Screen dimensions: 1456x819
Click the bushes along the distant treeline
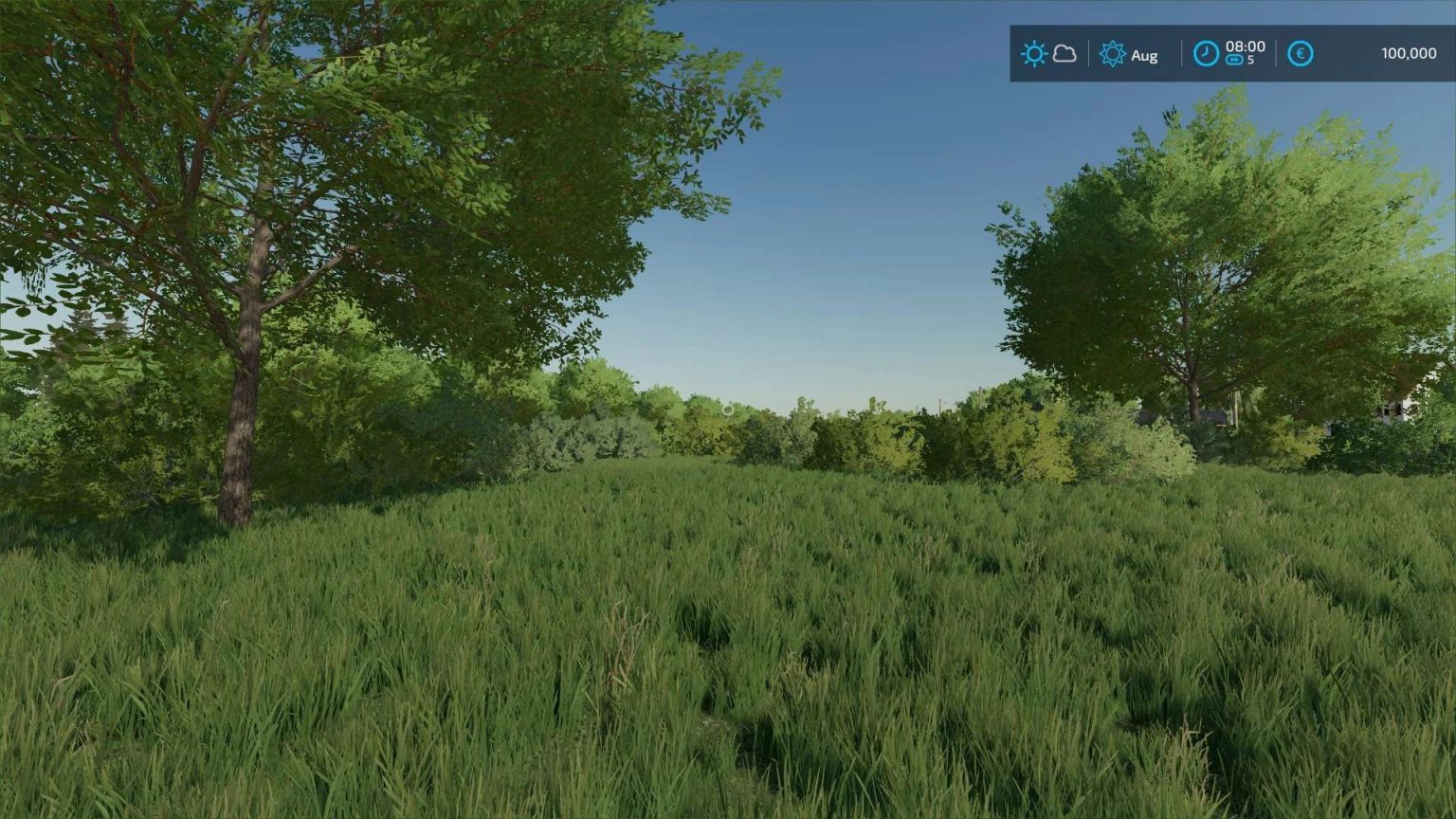pyautogui.click(x=853, y=436)
